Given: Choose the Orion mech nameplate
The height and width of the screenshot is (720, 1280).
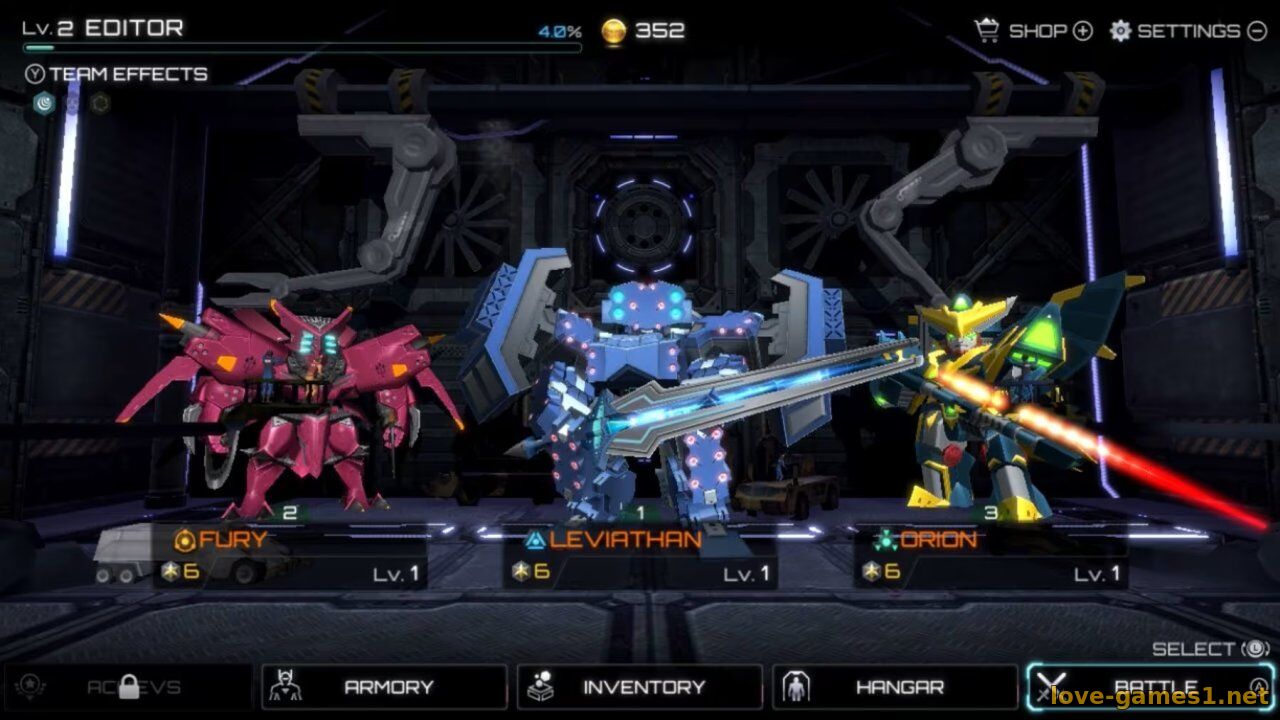Looking at the screenshot, I should pyautogui.click(x=990, y=556).
